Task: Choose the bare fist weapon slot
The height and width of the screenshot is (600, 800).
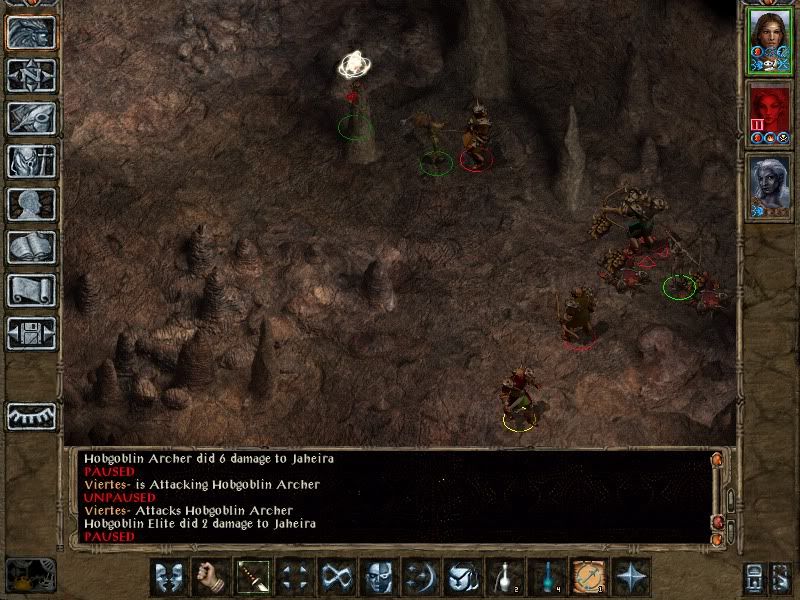Action: tap(211, 577)
